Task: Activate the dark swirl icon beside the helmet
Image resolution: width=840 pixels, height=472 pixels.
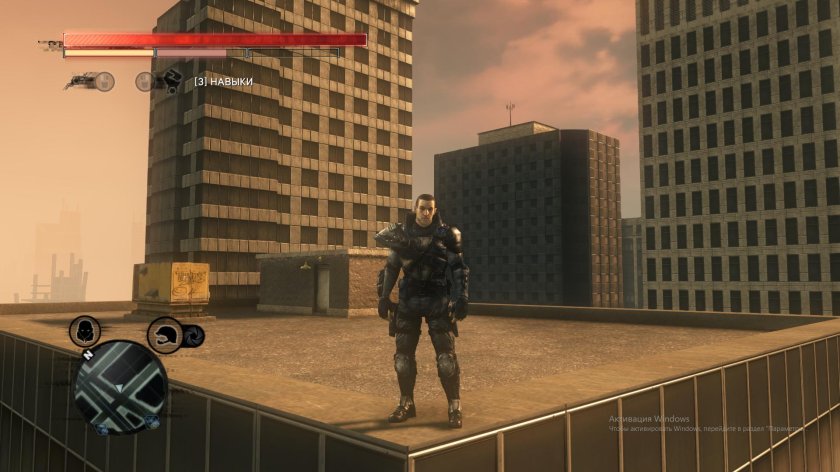Action: pyautogui.click(x=195, y=336)
